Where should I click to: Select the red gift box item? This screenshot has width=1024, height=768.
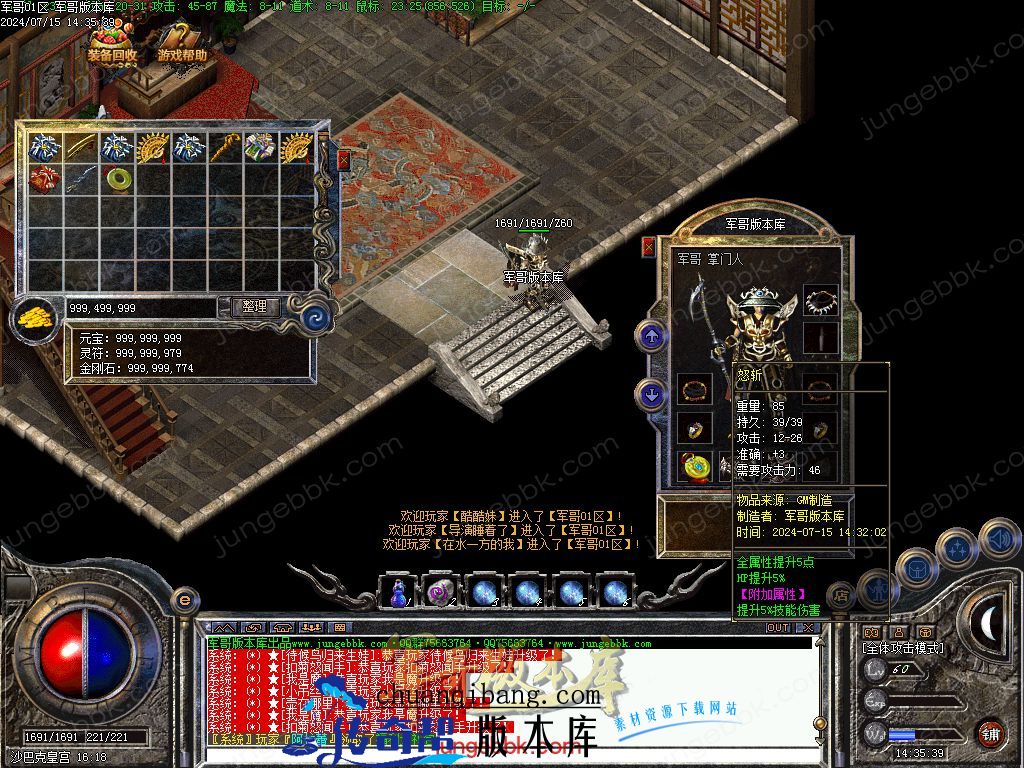pos(46,180)
